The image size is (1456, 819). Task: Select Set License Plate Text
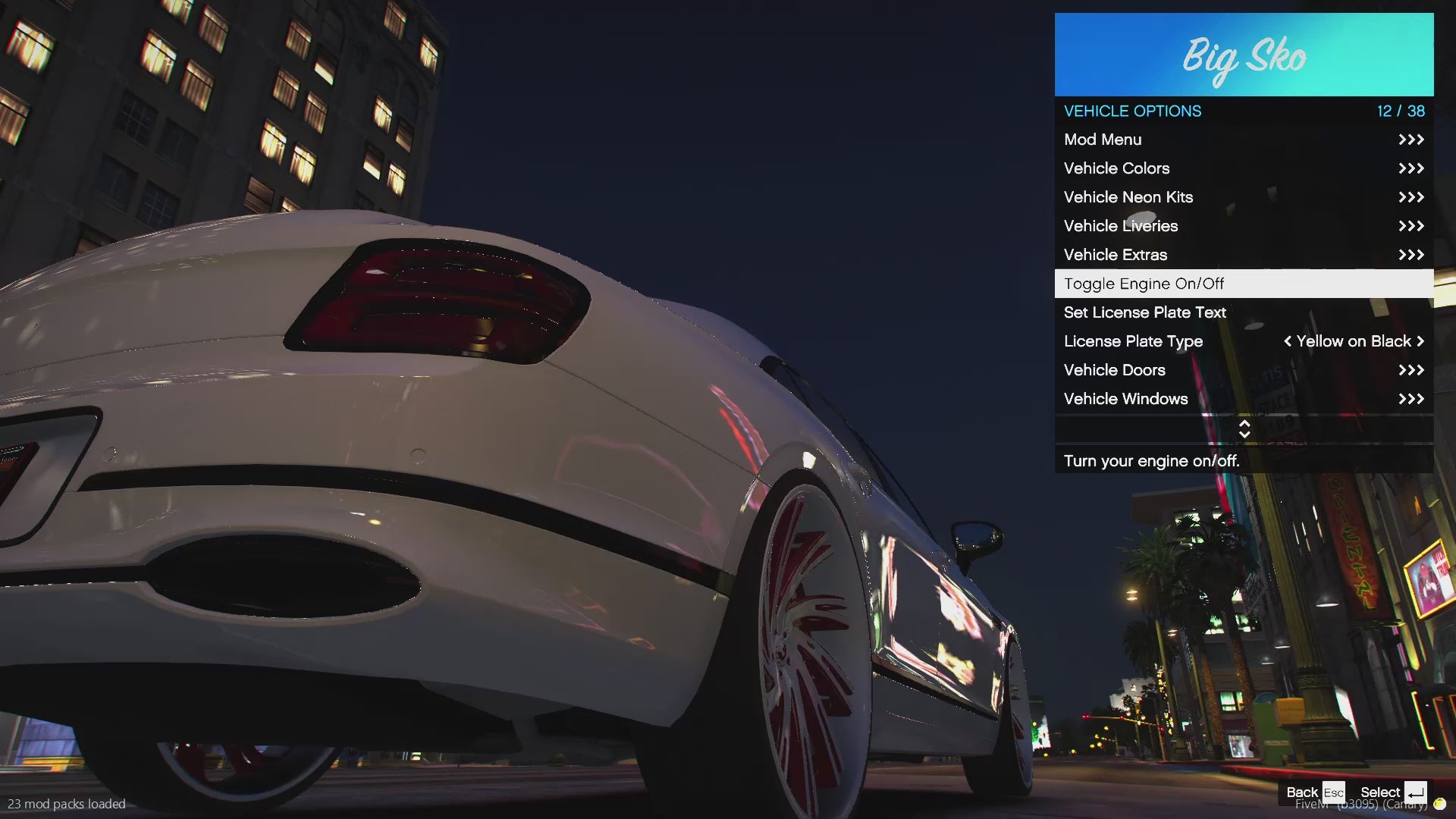click(1244, 312)
